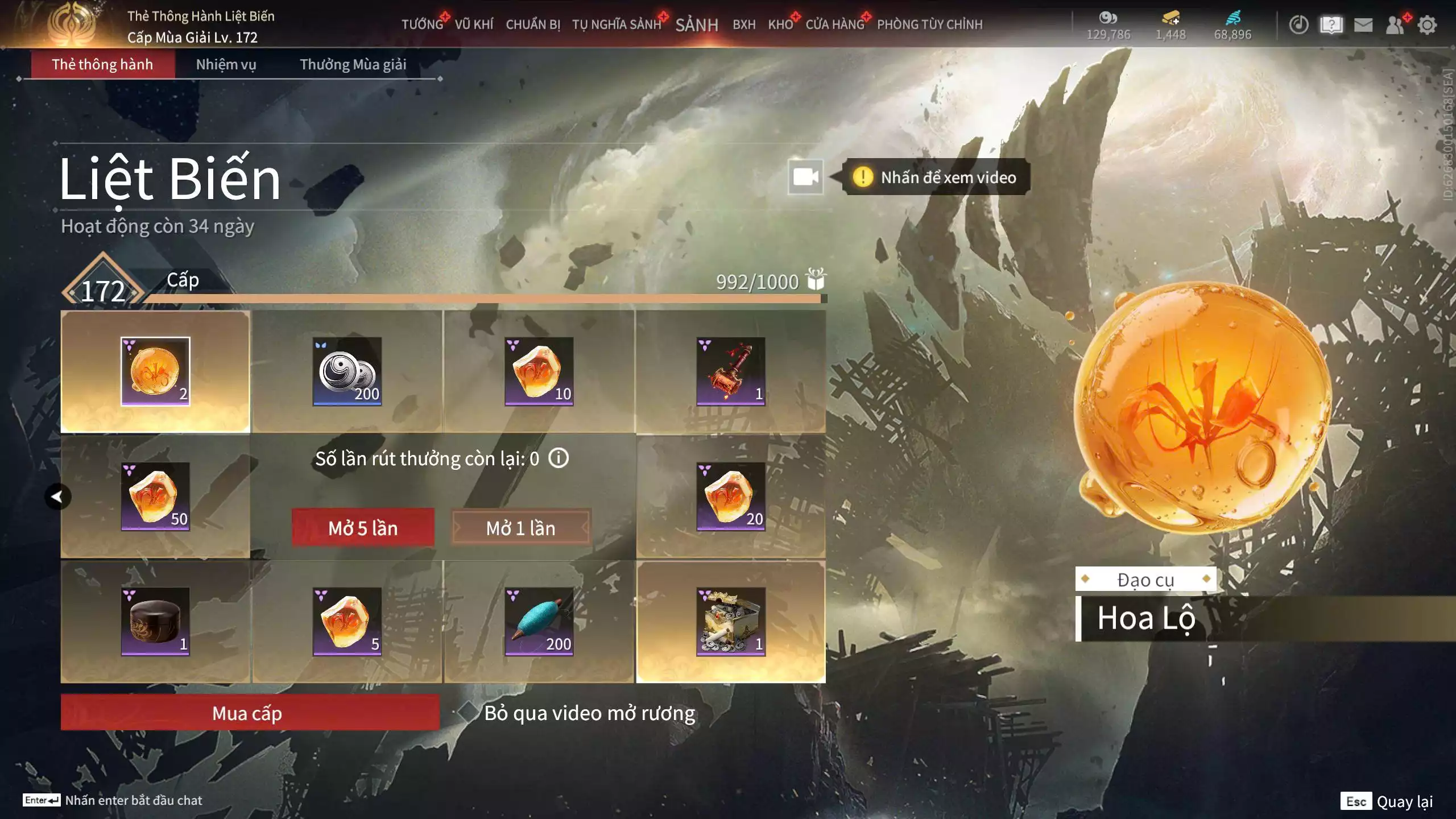The width and height of the screenshot is (1456, 819).
Task: Open the Thưởng Mùa giải tab
Action: click(353, 64)
